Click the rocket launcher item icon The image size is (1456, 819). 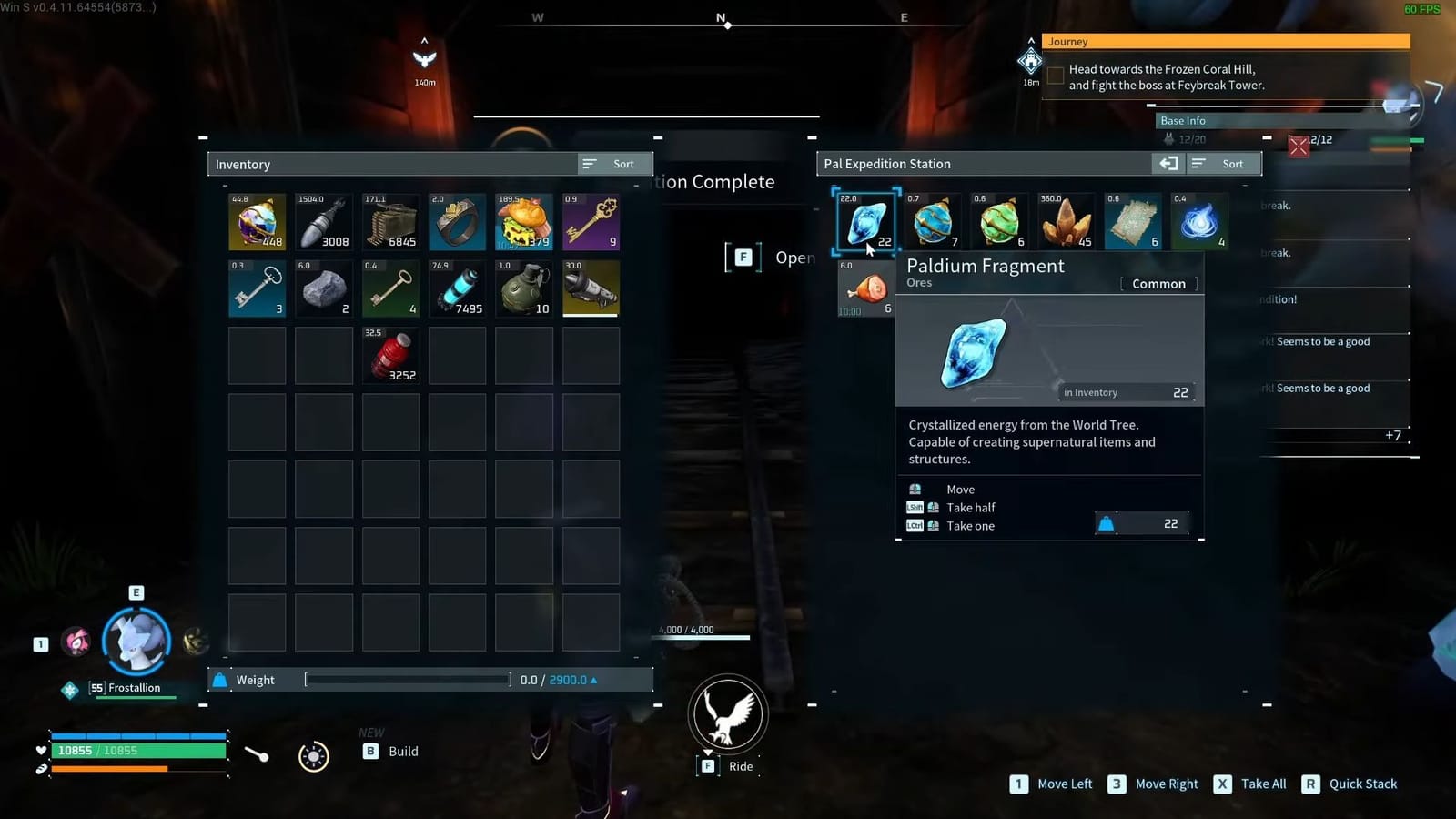click(591, 288)
